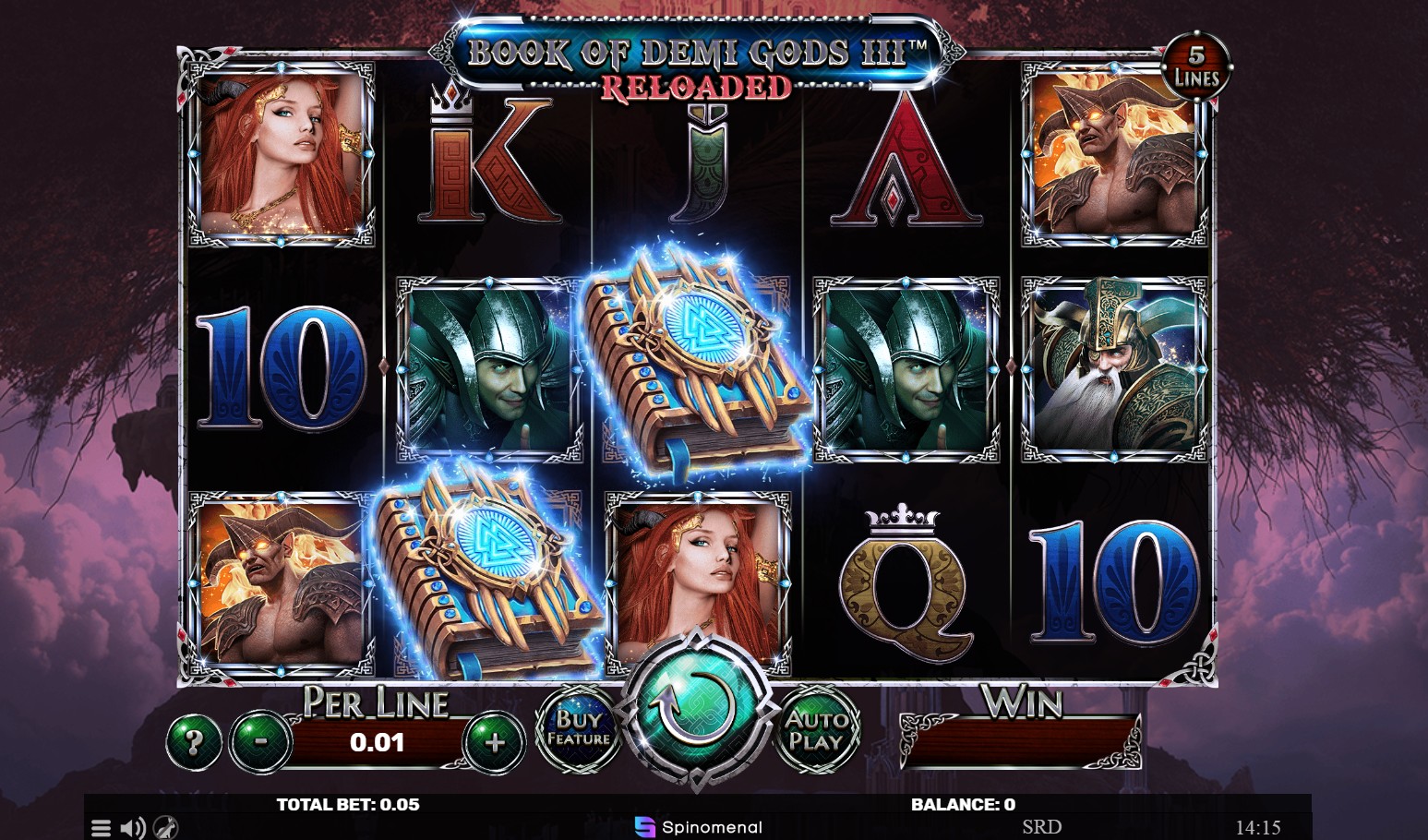Decrease bet with the minus button
The height and width of the screenshot is (840, 1428).
tap(258, 741)
